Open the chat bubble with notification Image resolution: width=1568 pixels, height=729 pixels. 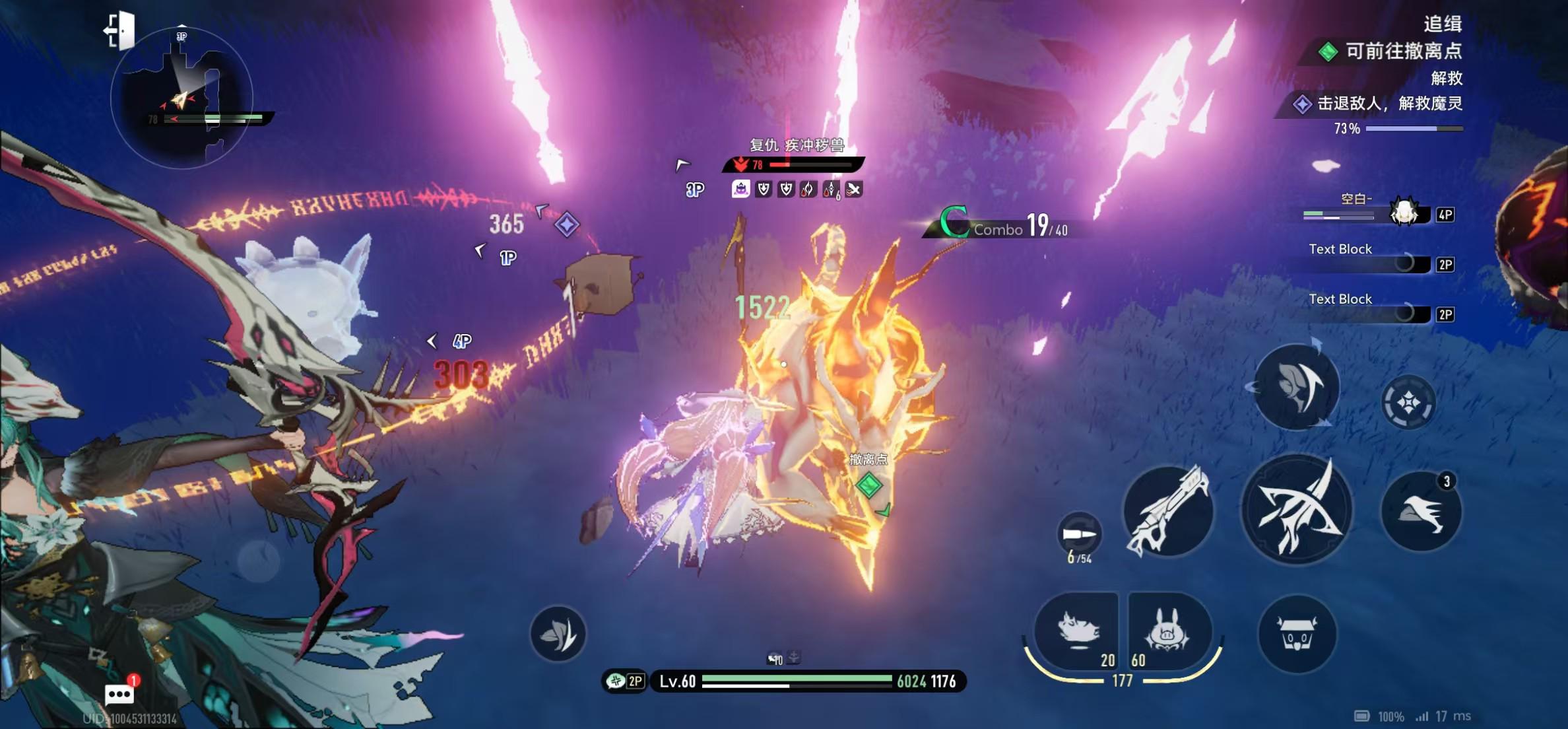[119, 694]
